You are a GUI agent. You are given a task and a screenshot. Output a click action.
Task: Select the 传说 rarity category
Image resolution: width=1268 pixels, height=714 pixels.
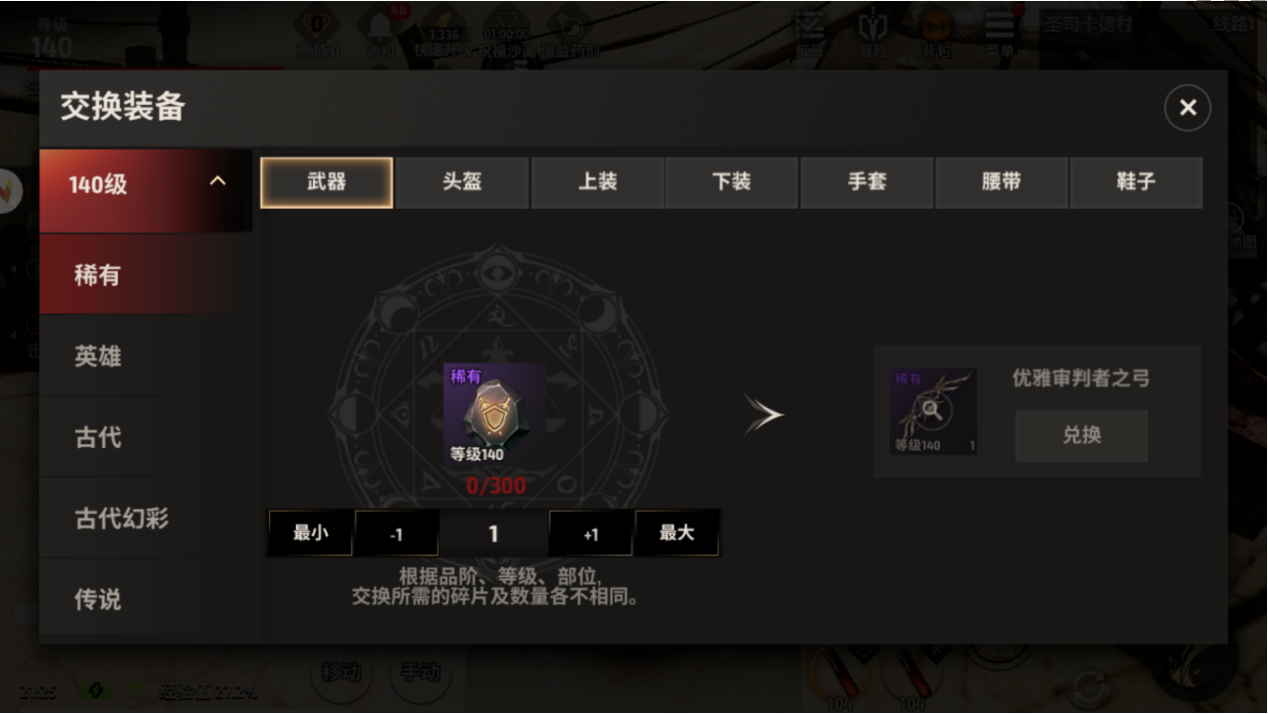pyautogui.click(x=98, y=599)
